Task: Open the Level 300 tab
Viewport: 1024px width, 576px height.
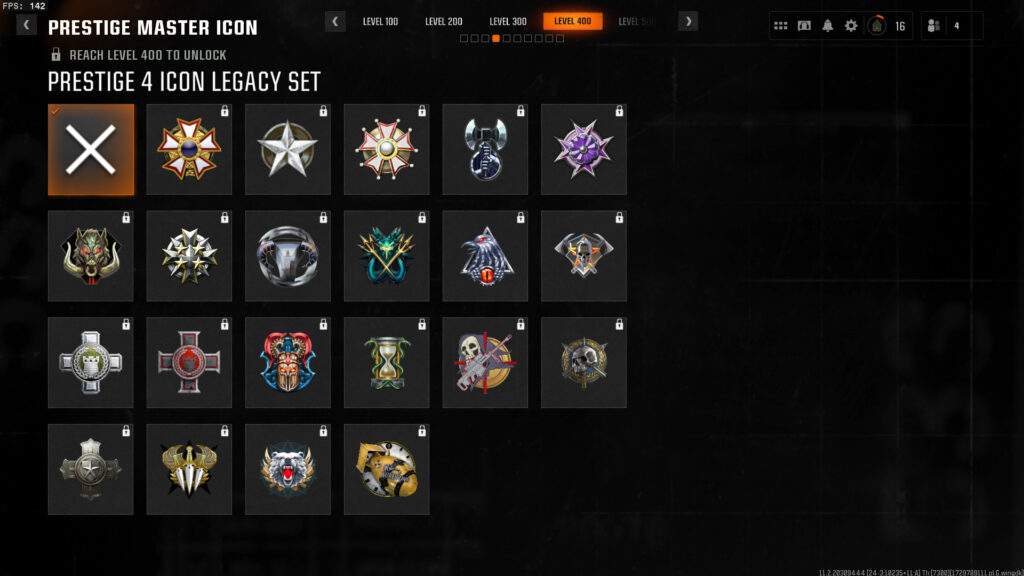Action: 508,21
